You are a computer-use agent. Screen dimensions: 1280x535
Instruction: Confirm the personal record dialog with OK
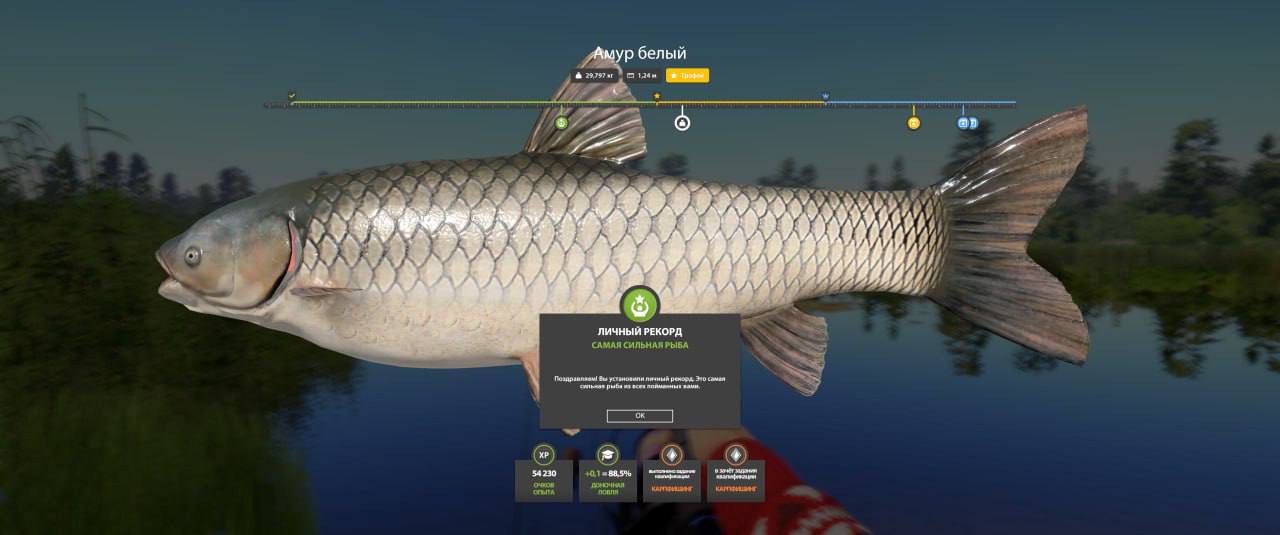pyautogui.click(x=639, y=416)
